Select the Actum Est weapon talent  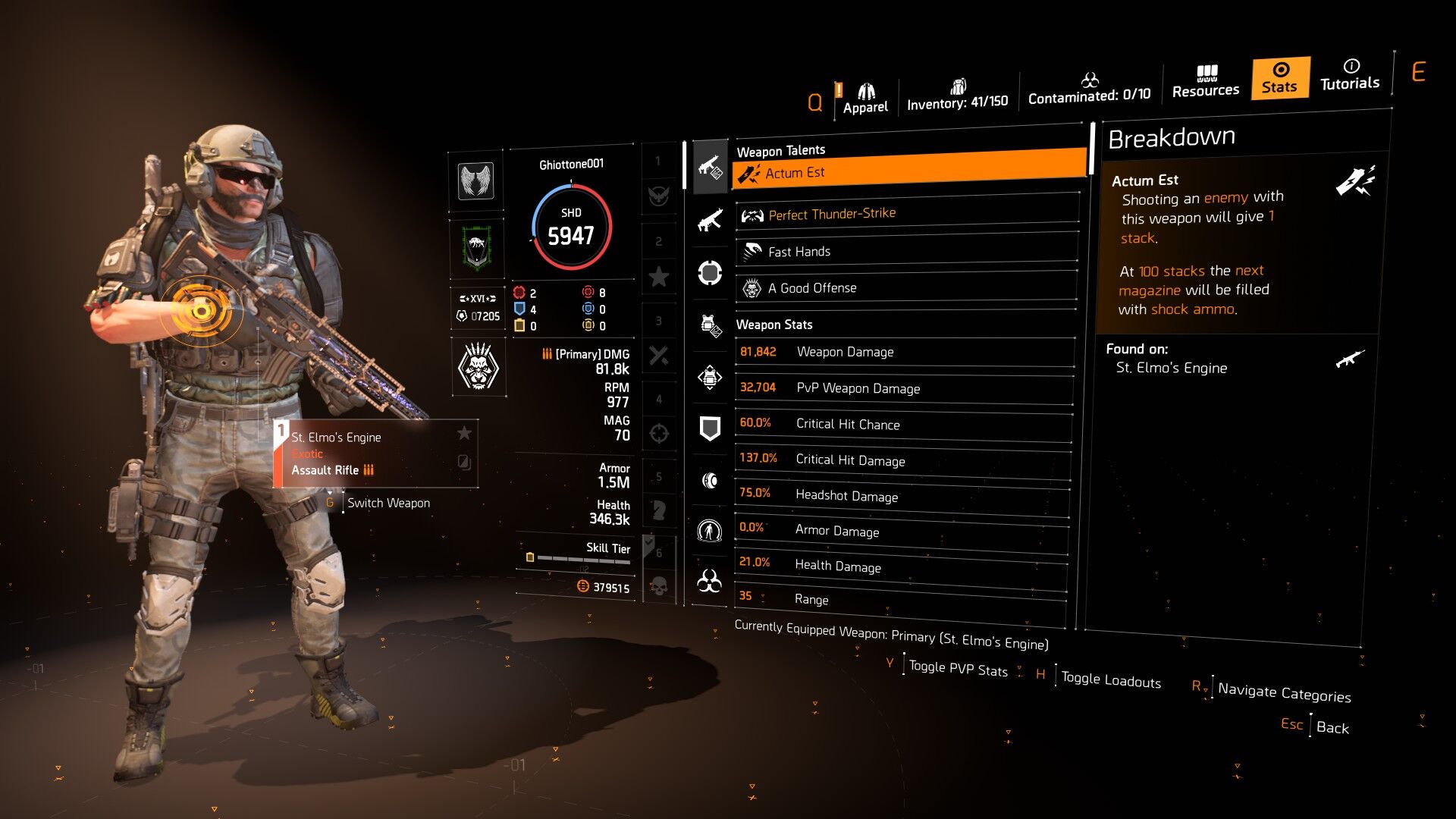pos(908,171)
